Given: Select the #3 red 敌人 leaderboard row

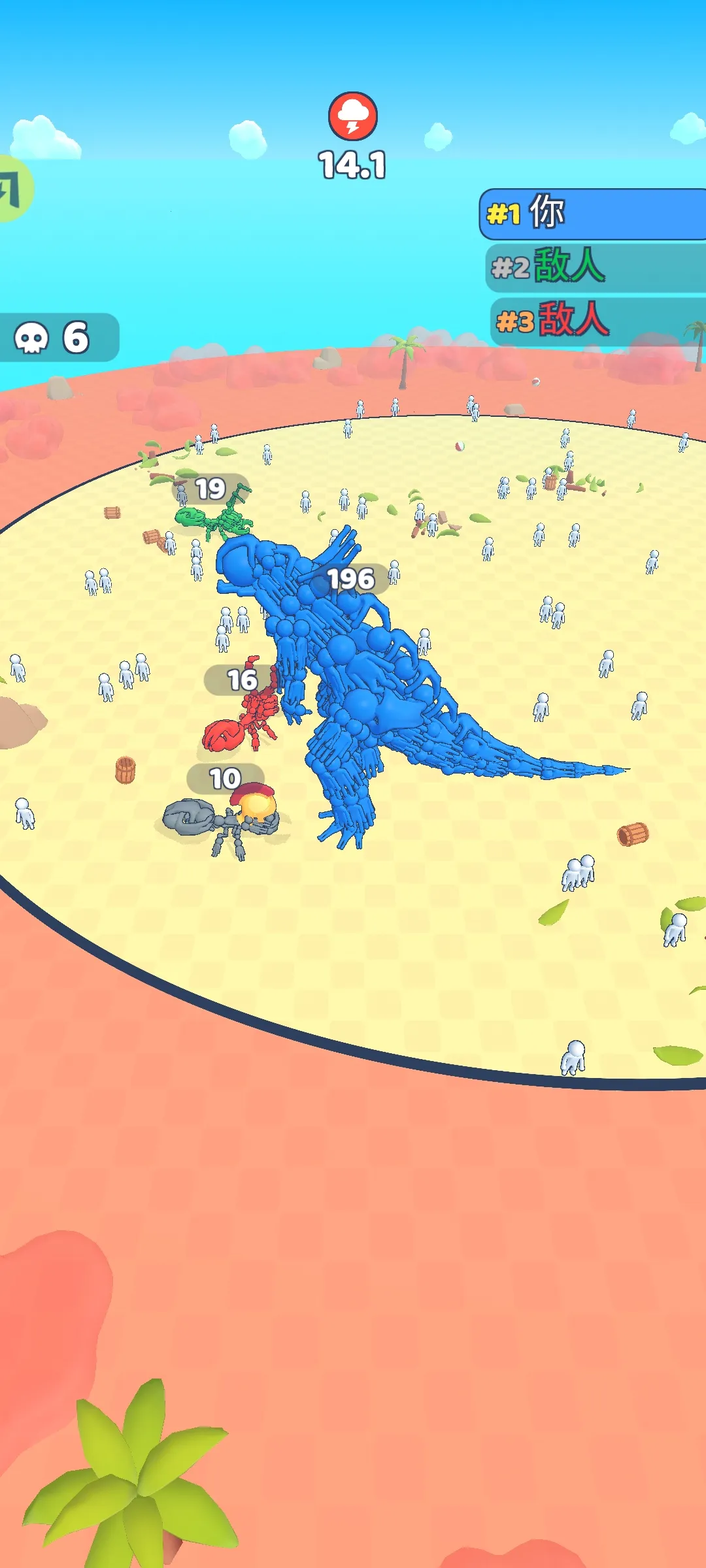Looking at the screenshot, I should click(x=596, y=320).
